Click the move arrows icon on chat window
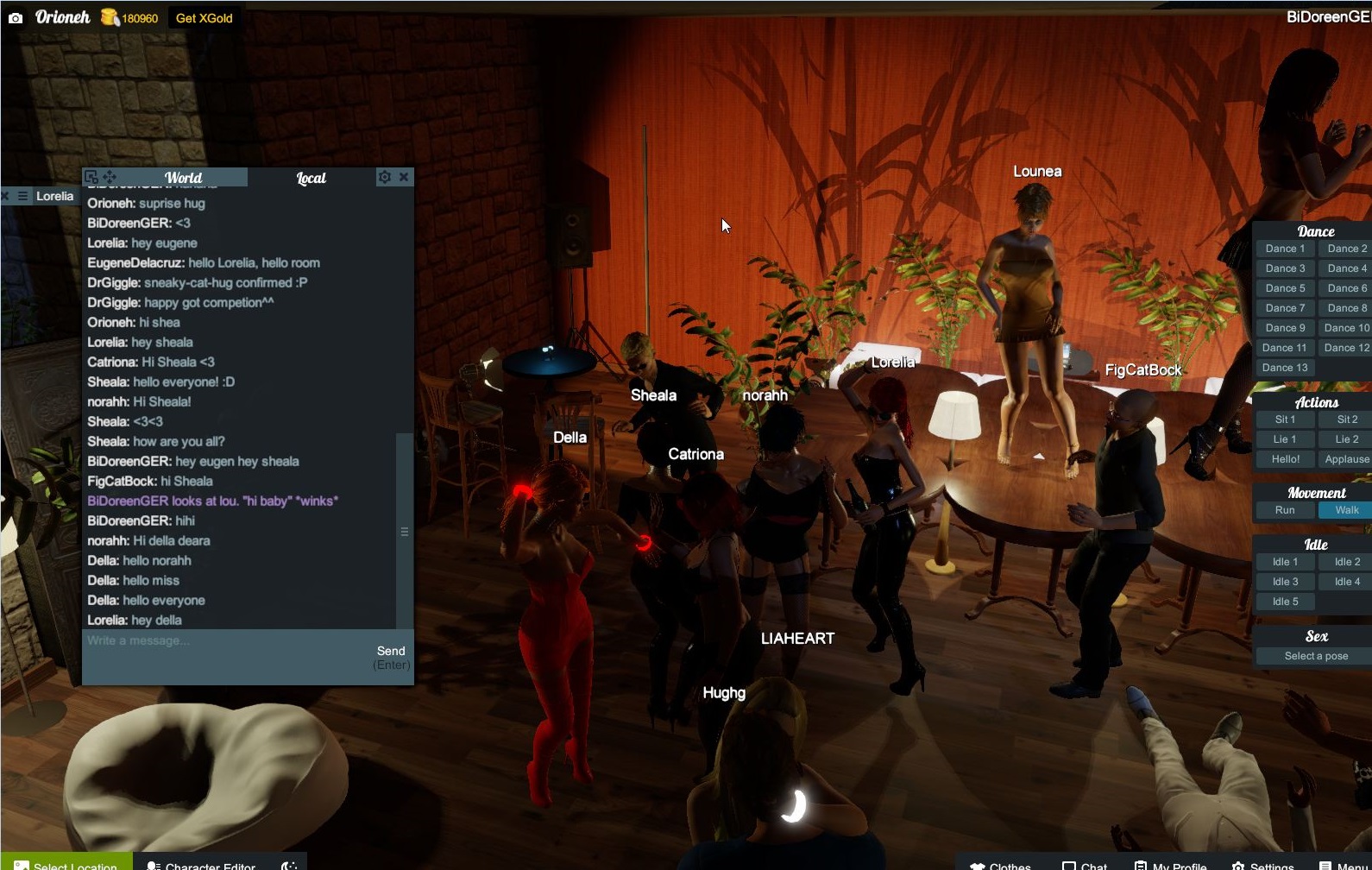The width and height of the screenshot is (1372, 870). [110, 176]
